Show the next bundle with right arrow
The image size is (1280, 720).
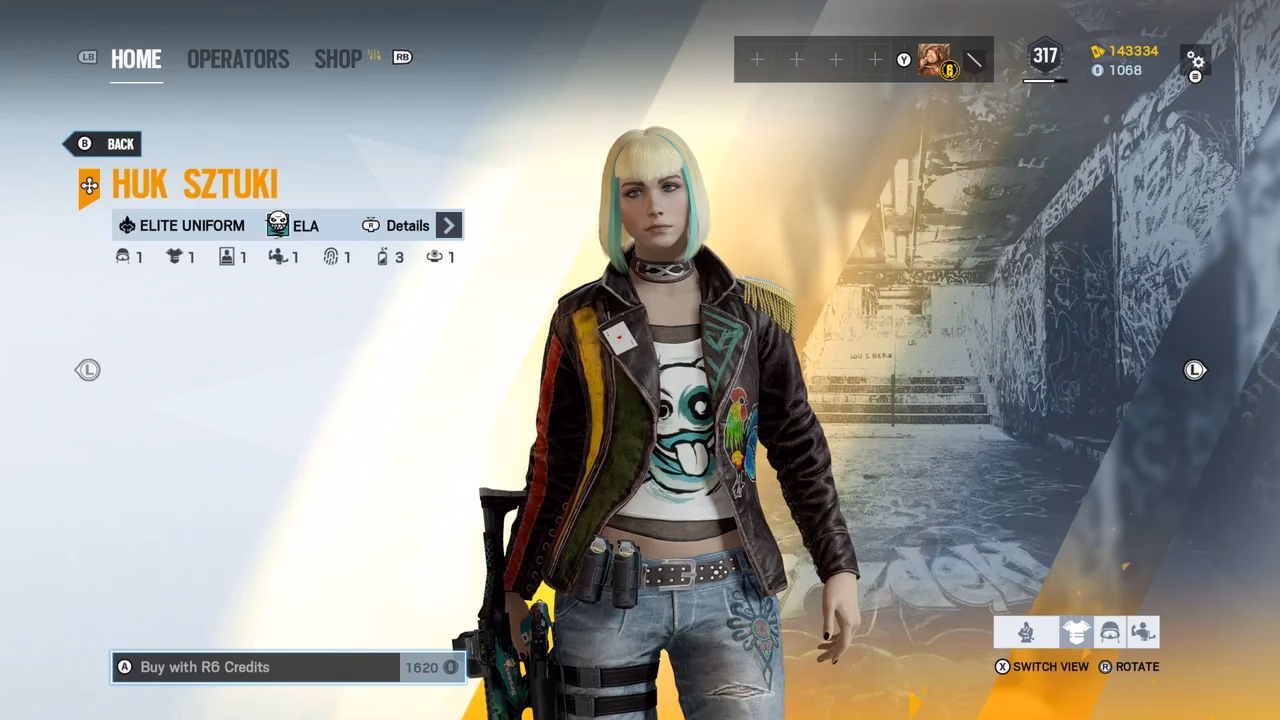(x=1195, y=370)
